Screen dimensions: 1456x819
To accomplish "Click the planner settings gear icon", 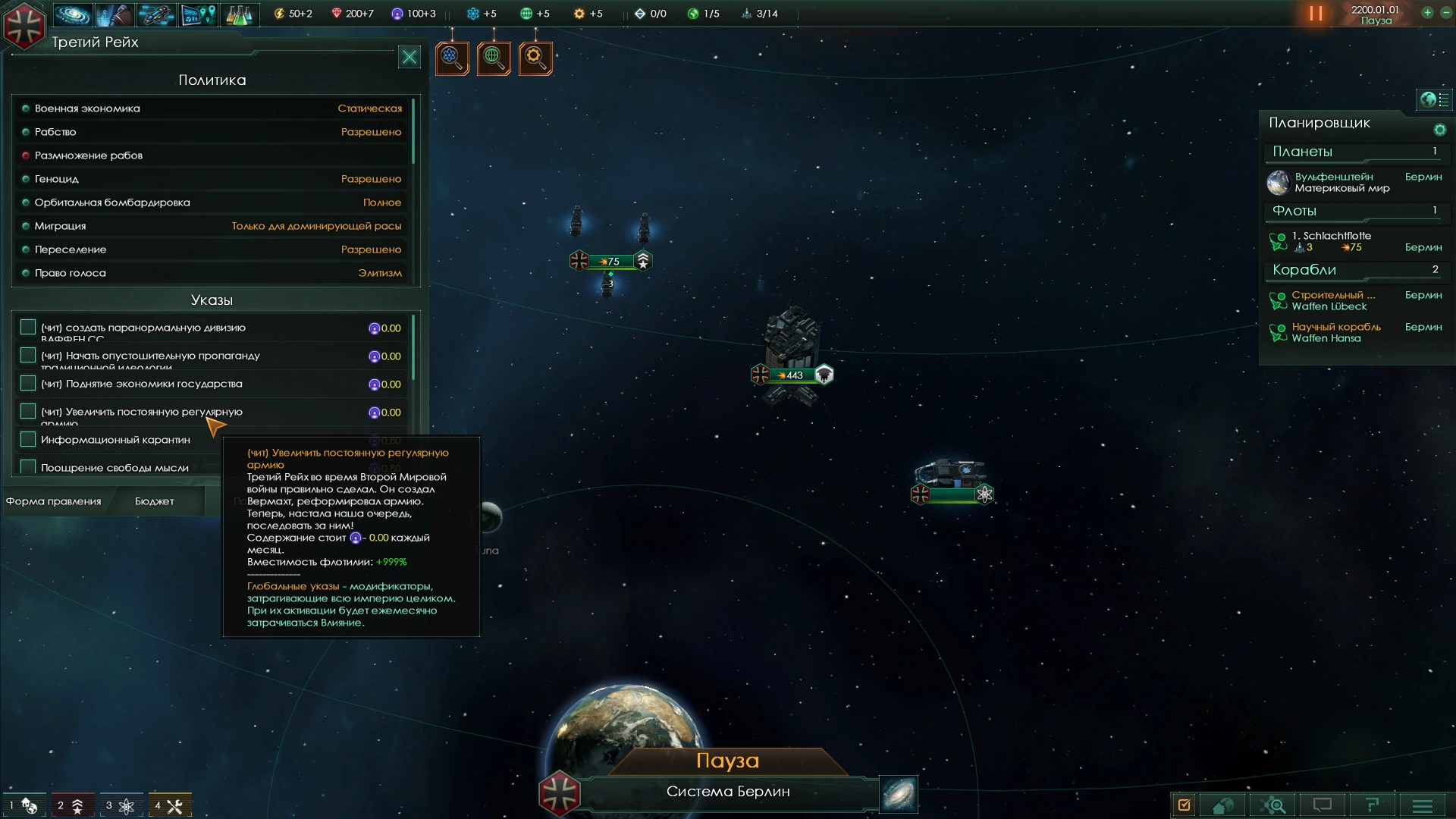I will [1439, 130].
